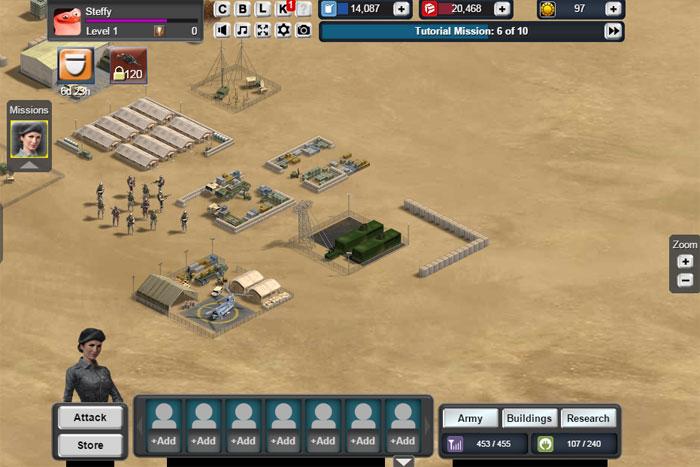This screenshot has width=700, height=467.
Task: Open the Attack menu
Action: coord(91,417)
